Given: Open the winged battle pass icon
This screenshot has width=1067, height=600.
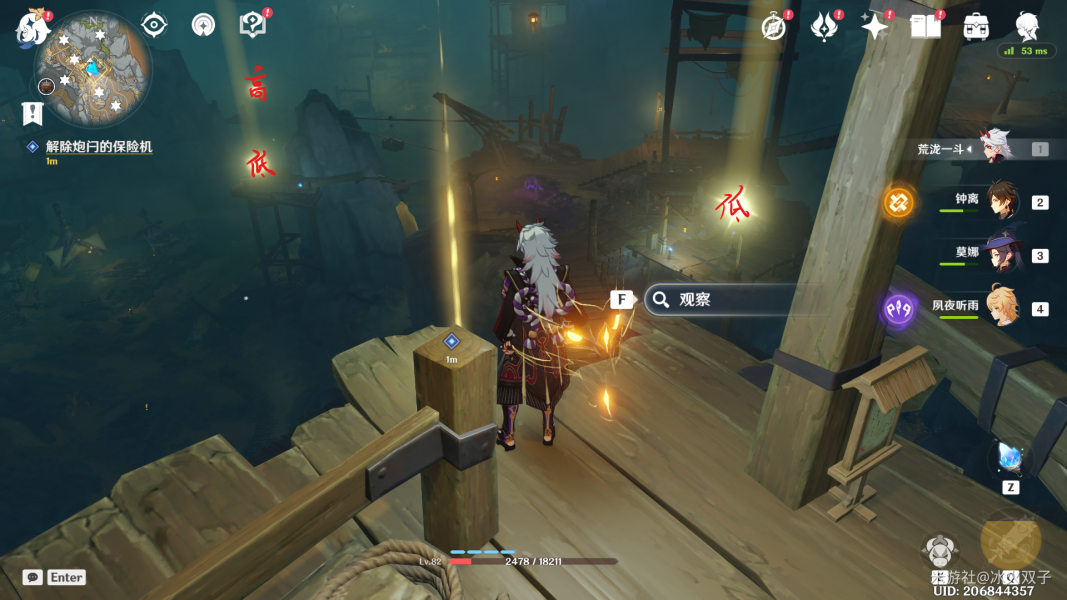Looking at the screenshot, I should coord(824,27).
